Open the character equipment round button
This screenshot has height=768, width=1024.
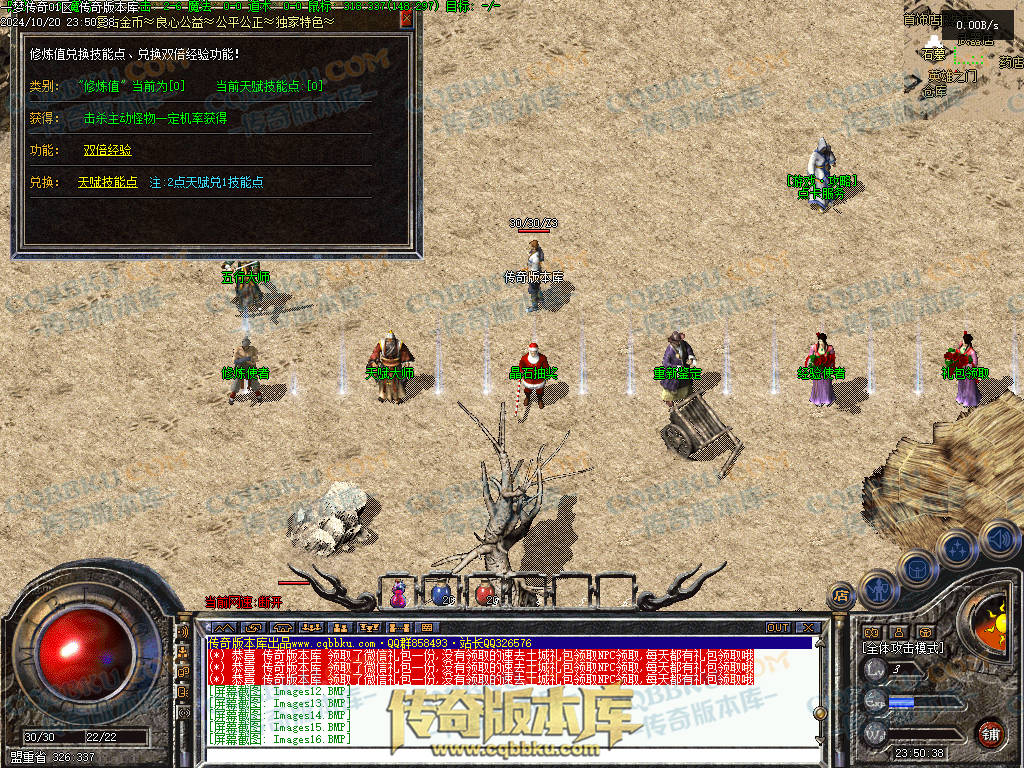[x=879, y=589]
